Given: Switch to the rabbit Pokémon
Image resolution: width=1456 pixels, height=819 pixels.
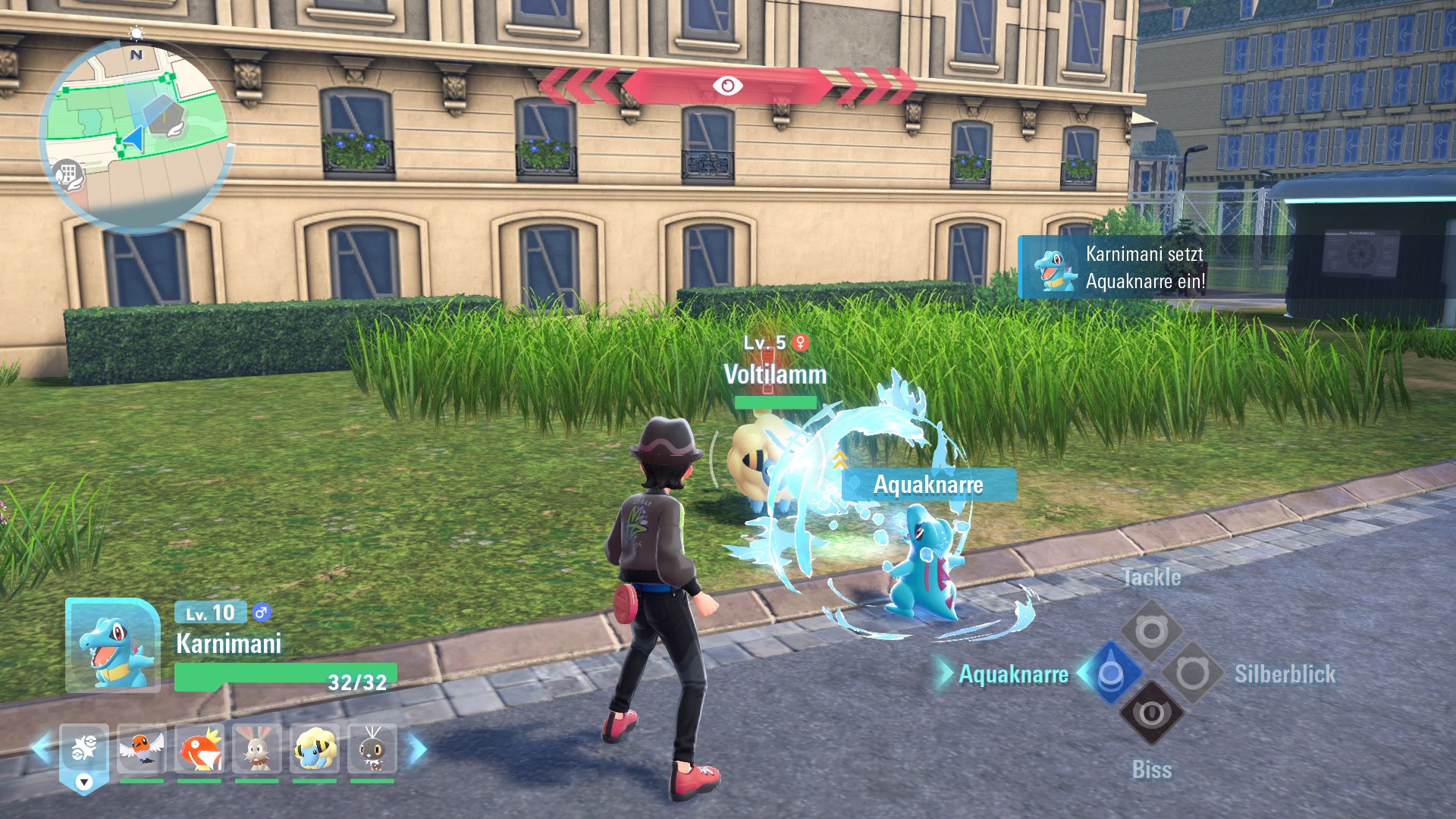Looking at the screenshot, I should [x=257, y=749].
